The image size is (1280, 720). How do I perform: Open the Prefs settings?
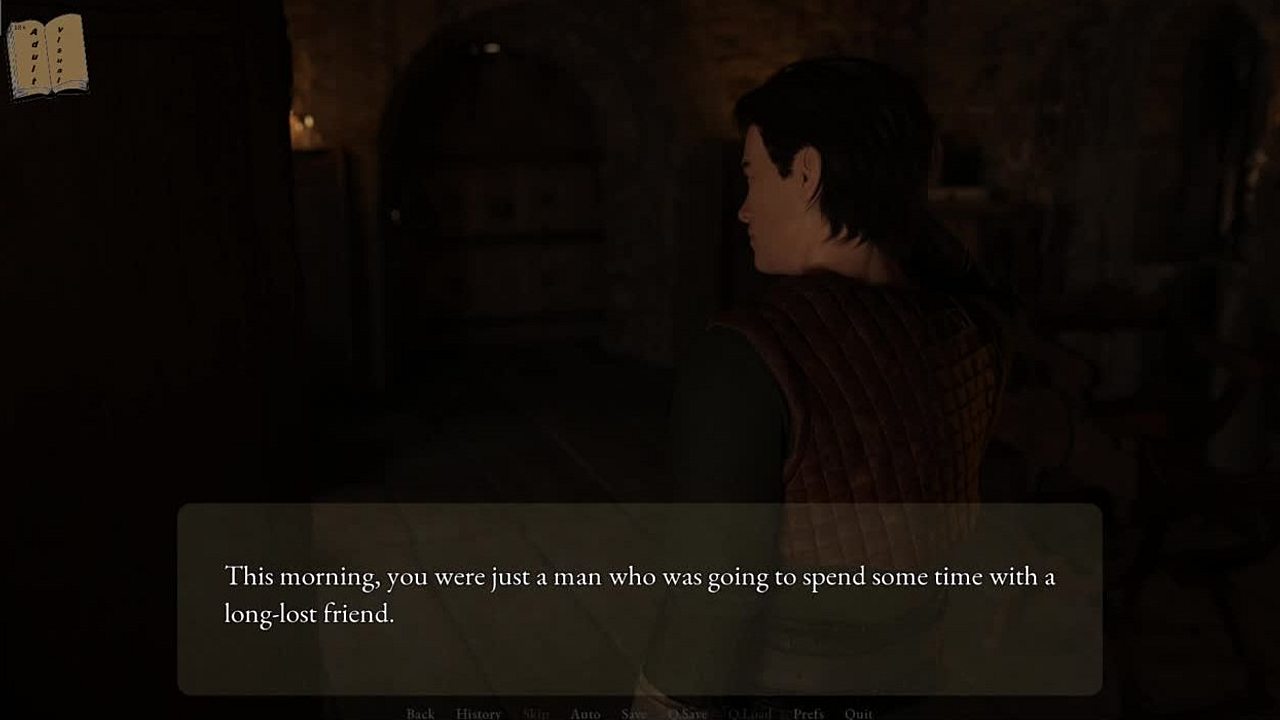click(x=808, y=713)
